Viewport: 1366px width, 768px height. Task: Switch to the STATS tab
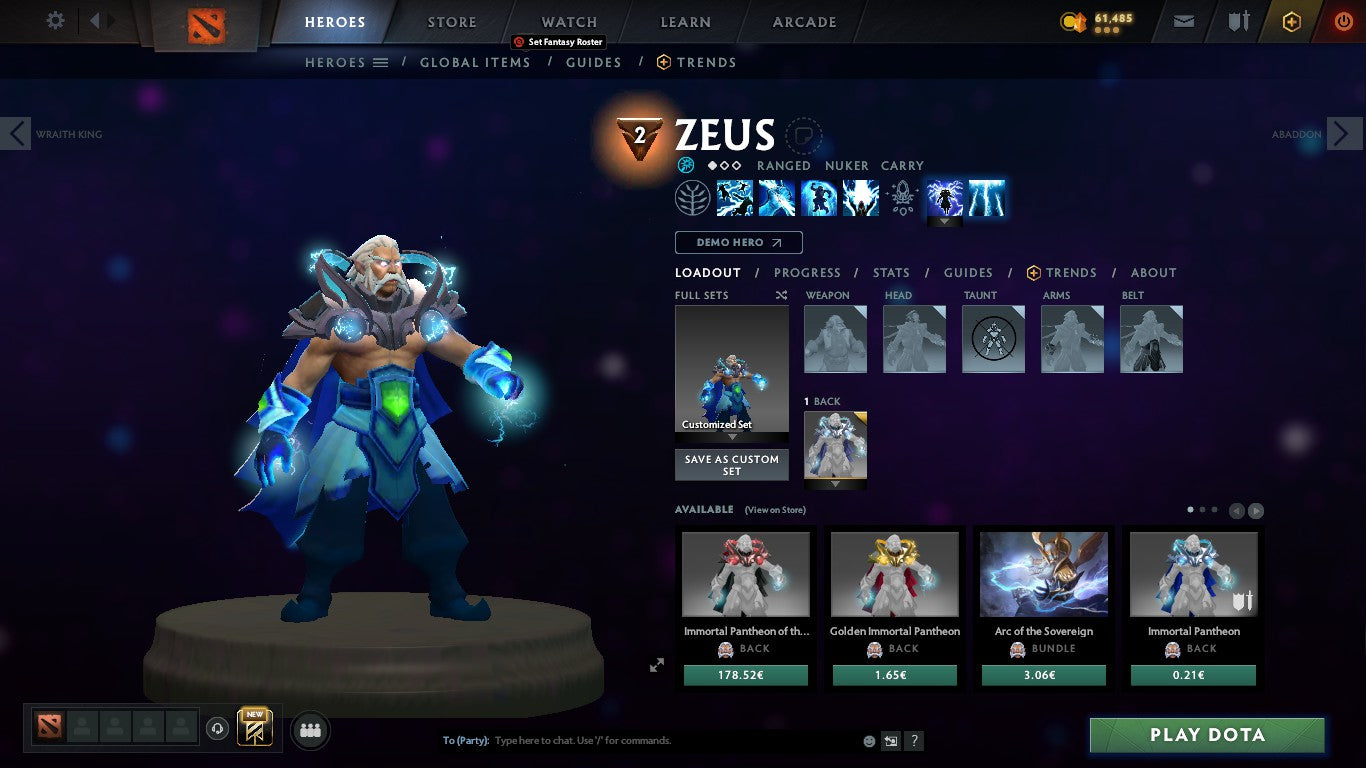pos(890,272)
